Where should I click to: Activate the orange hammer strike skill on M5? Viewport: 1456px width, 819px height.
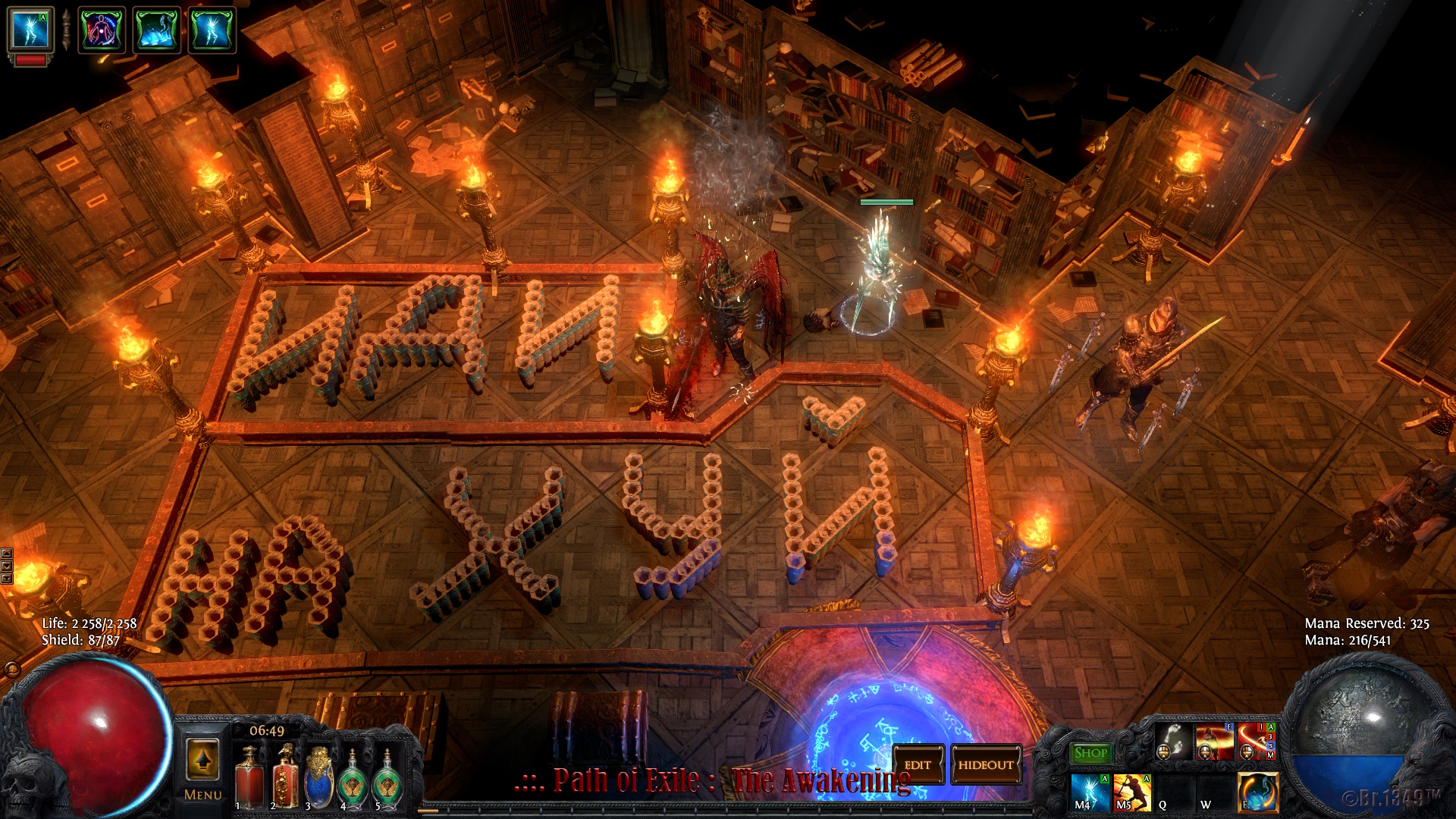(x=1132, y=792)
